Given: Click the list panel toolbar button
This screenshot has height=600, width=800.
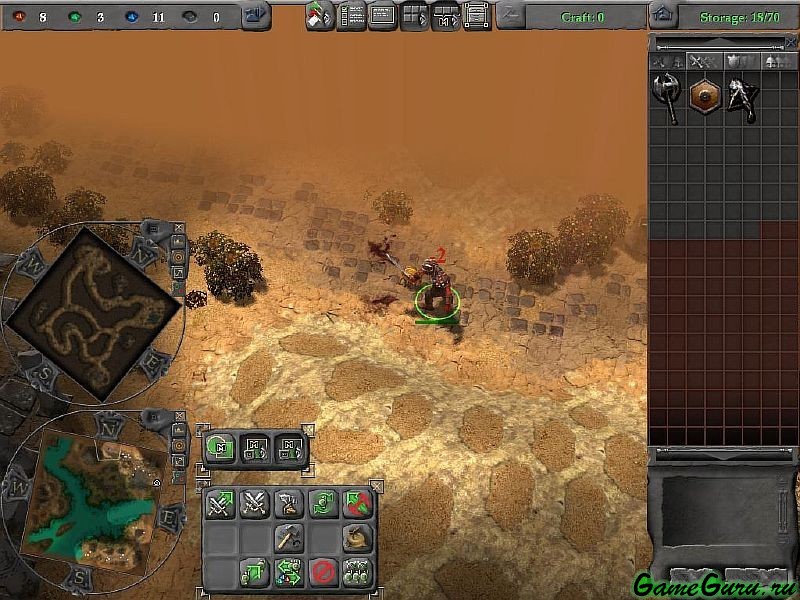Looking at the screenshot, I should [x=351, y=16].
